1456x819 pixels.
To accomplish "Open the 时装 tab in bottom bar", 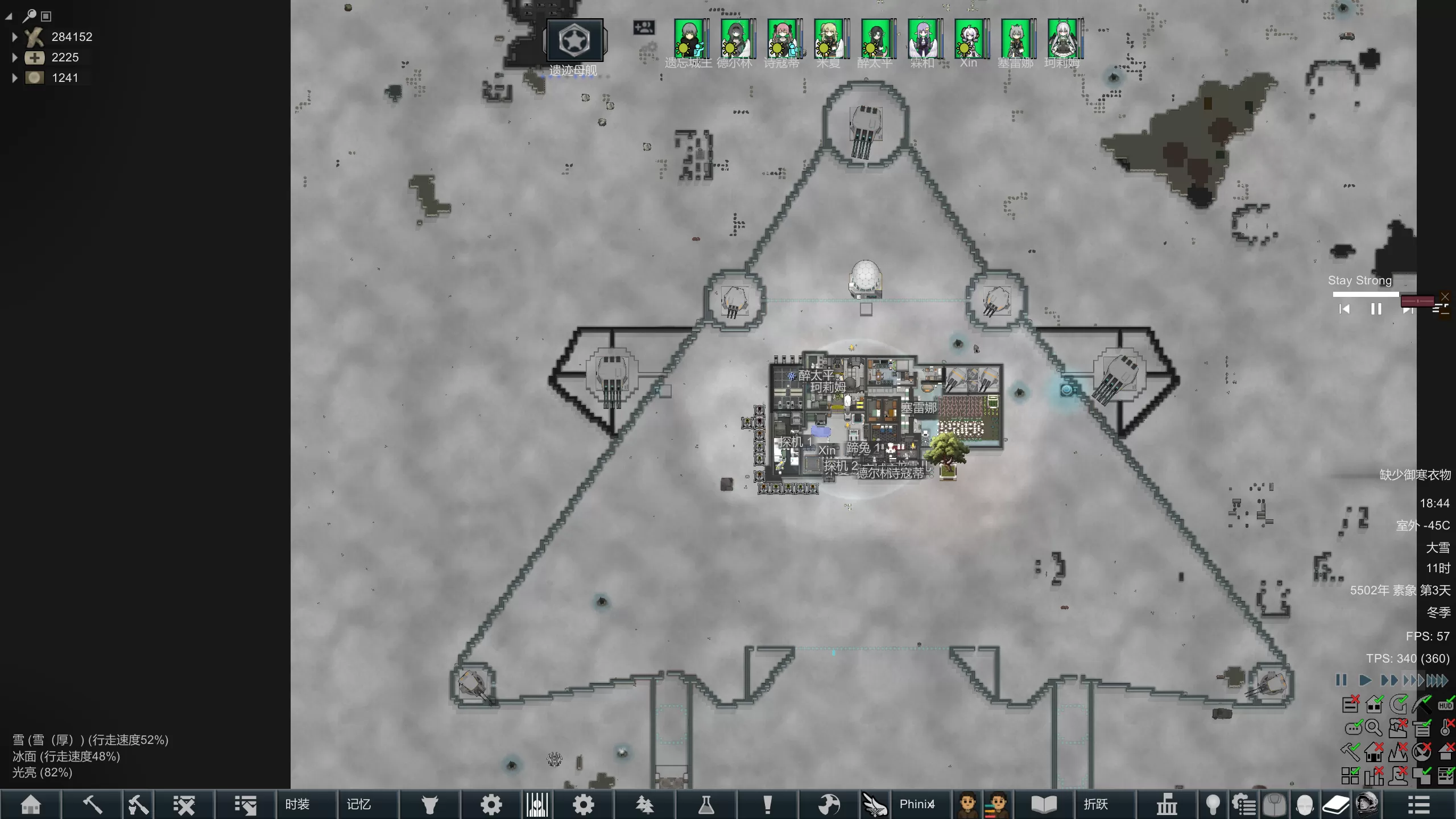I will point(297,805).
